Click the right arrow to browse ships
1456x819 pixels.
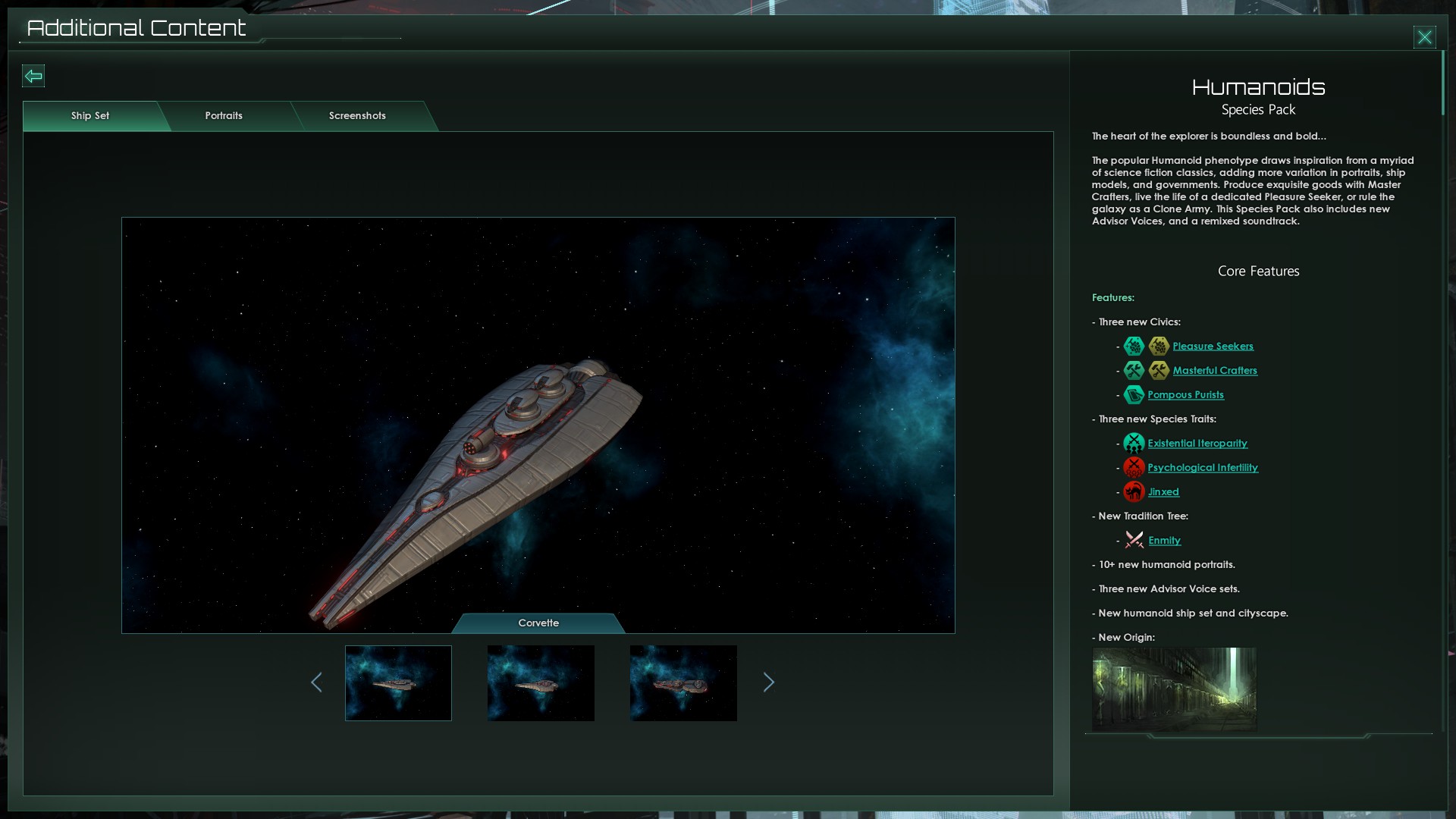pos(769,682)
